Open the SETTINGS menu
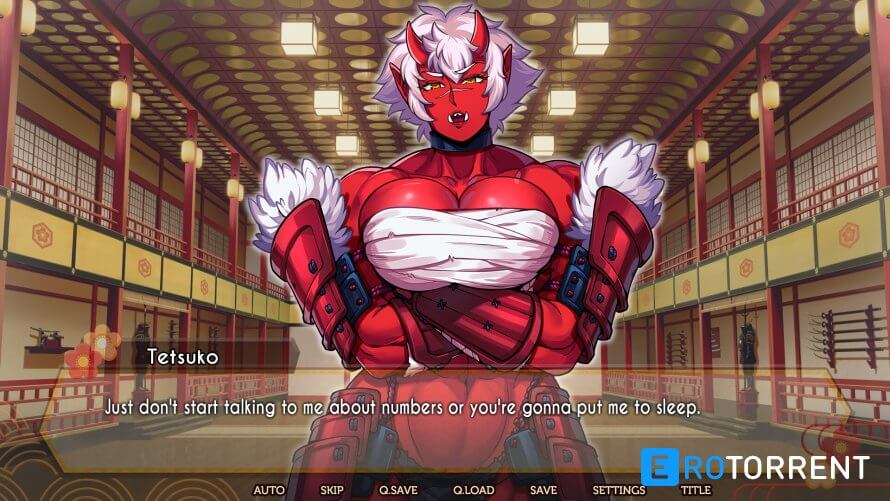 [618, 490]
